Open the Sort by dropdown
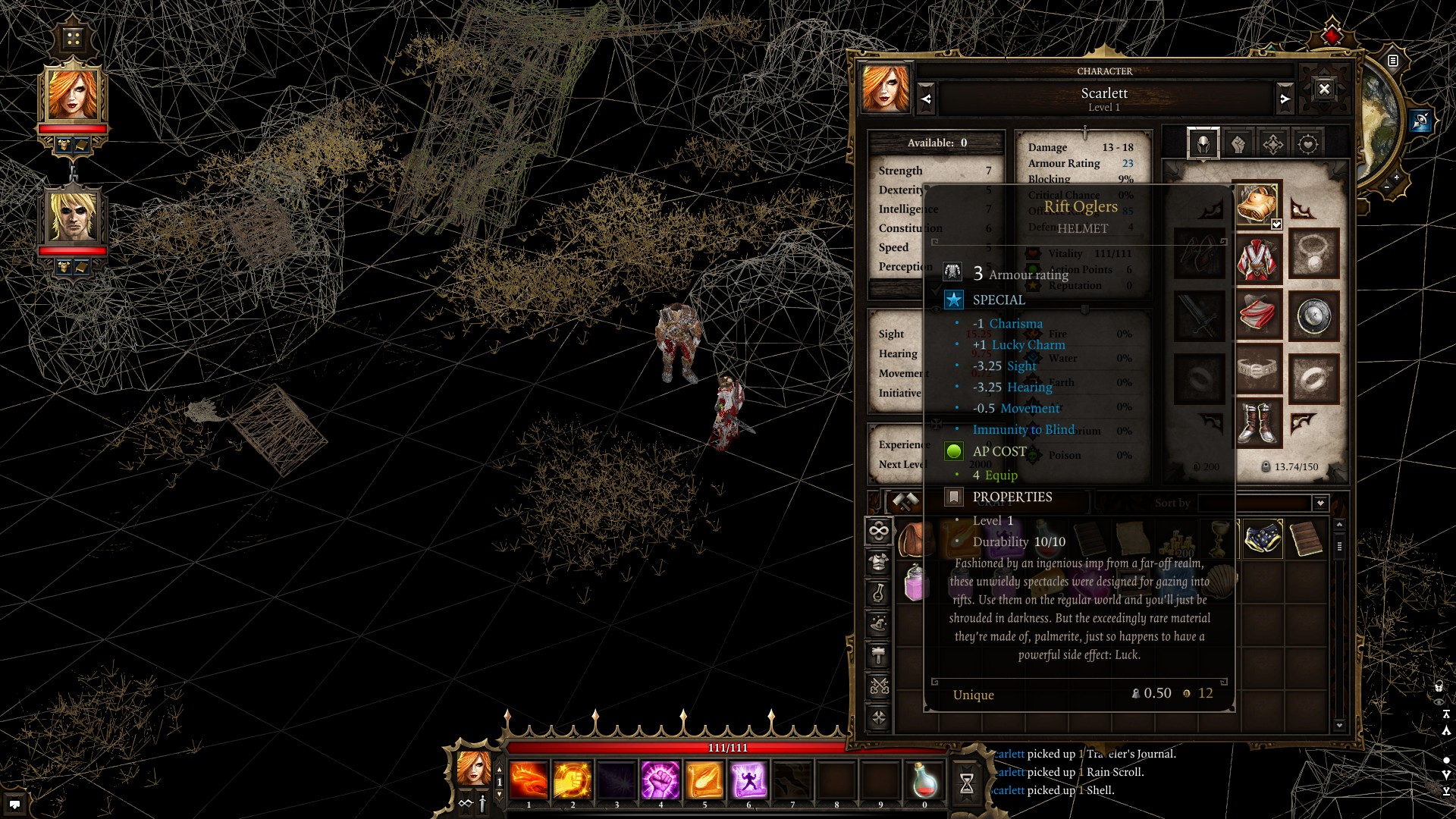This screenshot has height=819, width=1456. coord(1320,503)
